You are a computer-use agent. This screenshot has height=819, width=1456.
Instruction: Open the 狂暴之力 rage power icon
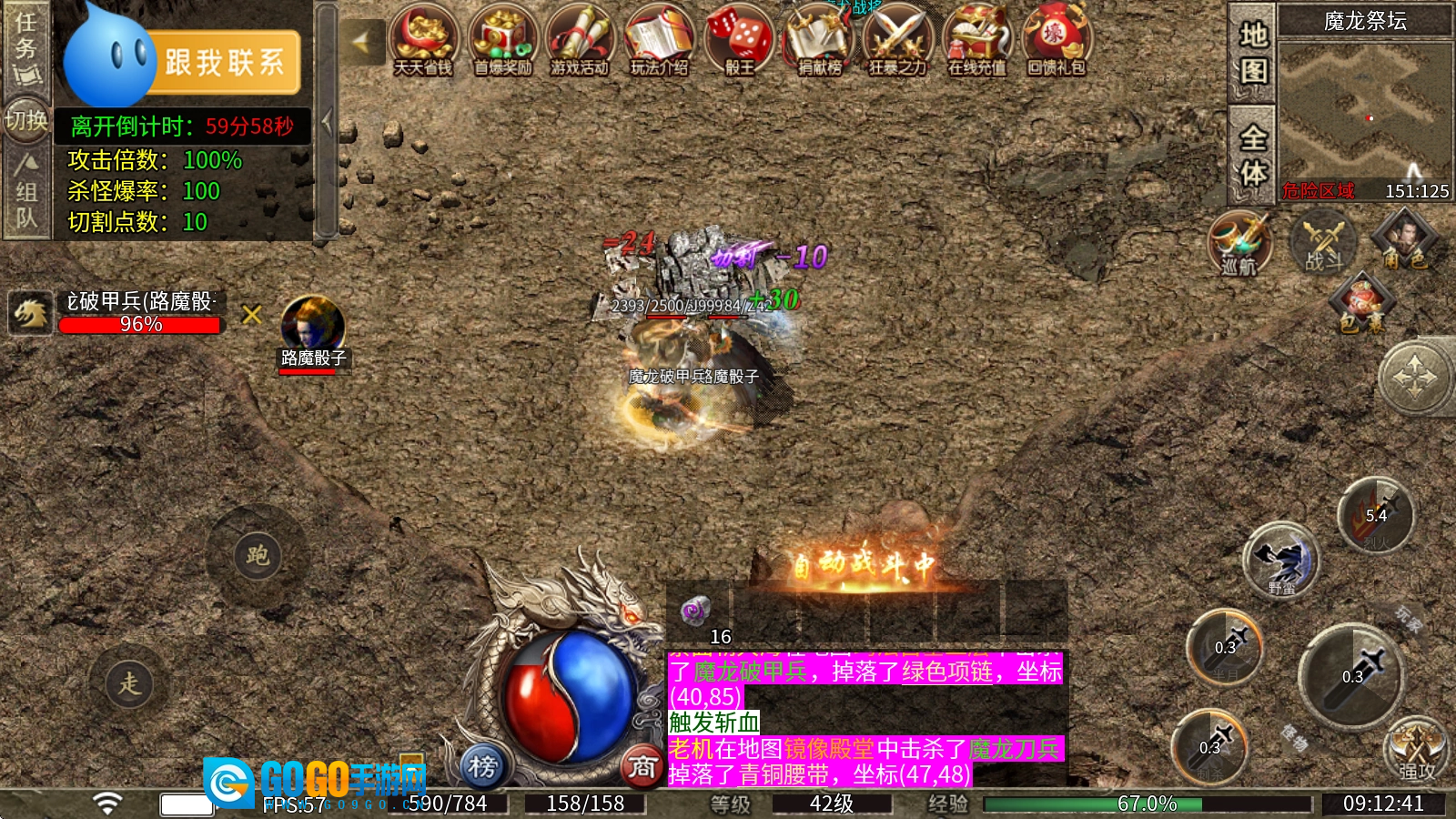897,41
